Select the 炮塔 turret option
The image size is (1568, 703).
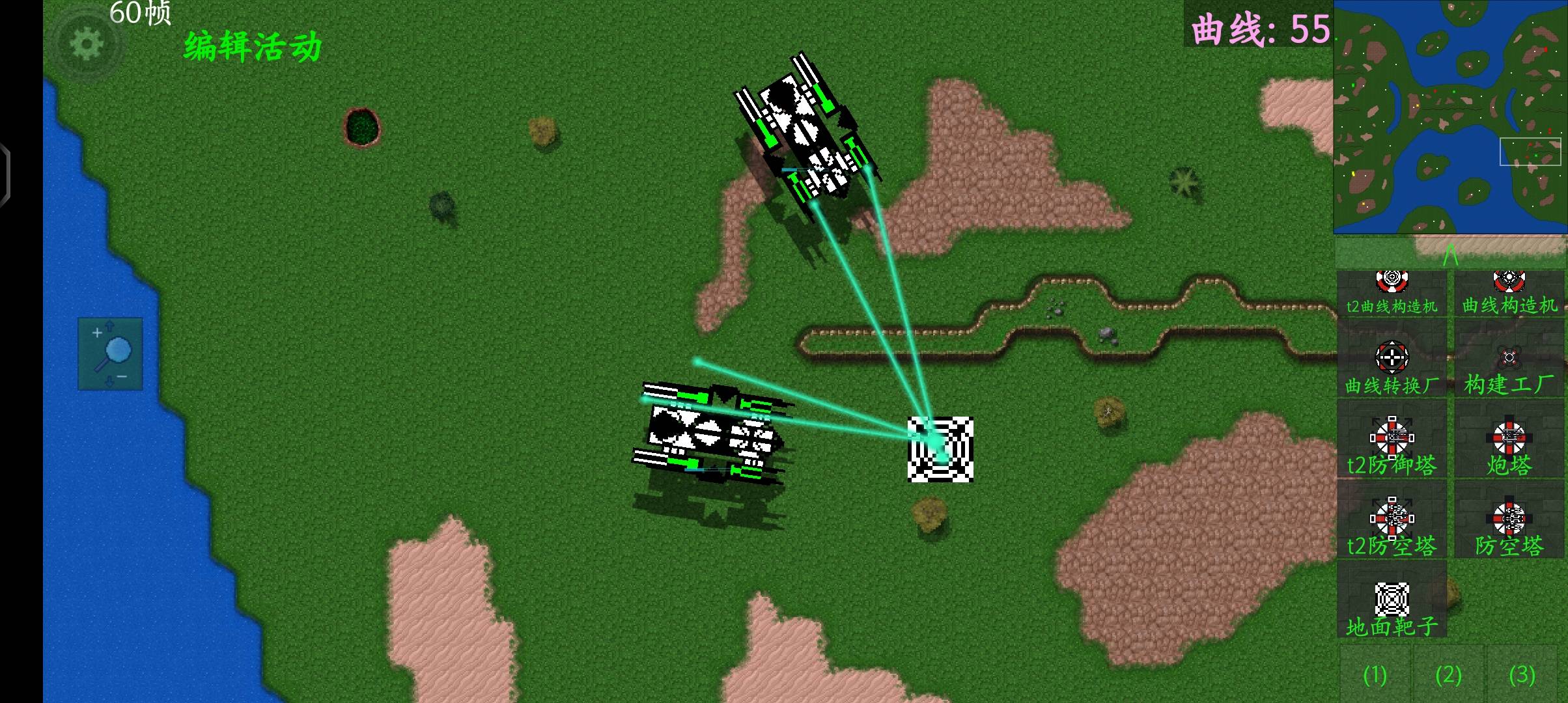(x=1509, y=447)
